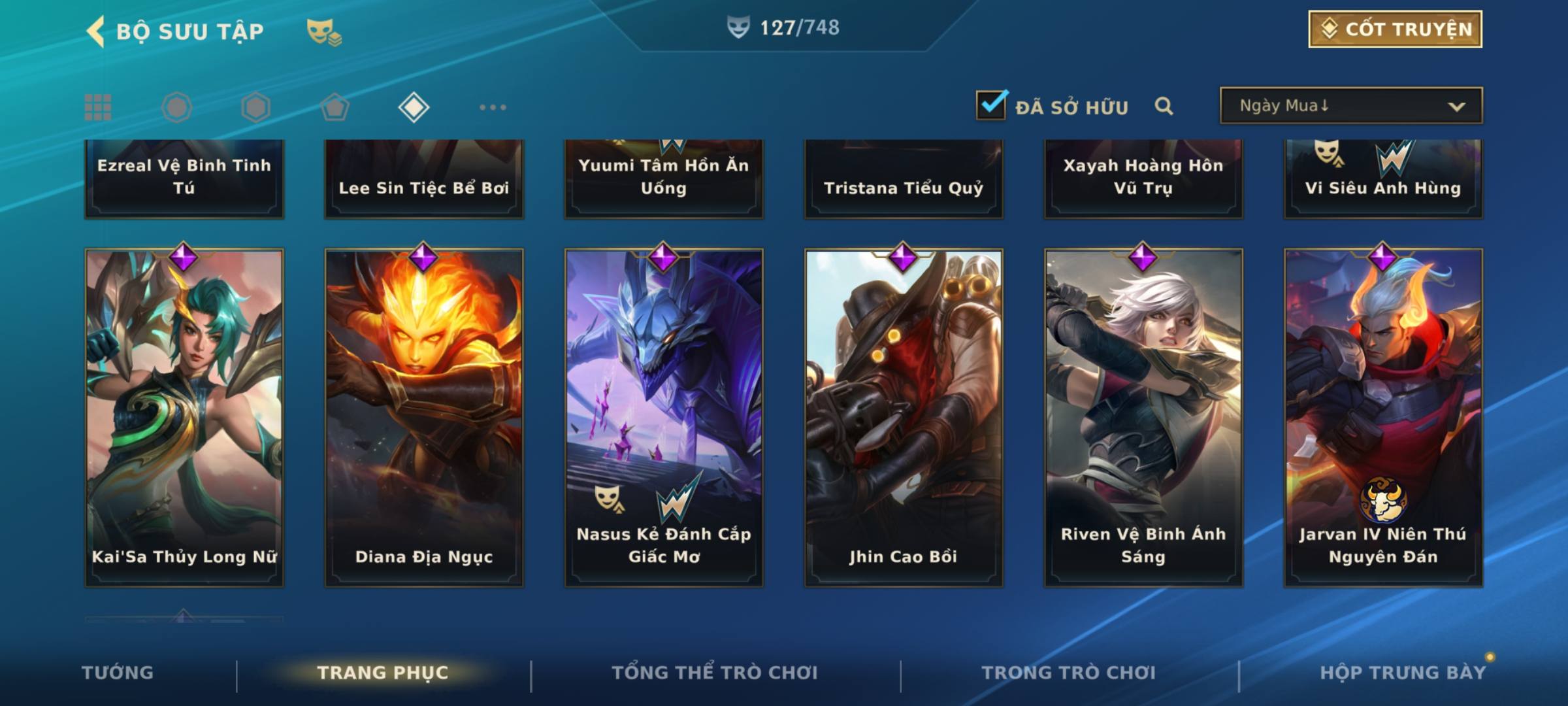Screen dimensions: 1568x706
Task: Show more filters with three dots
Action: 493,107
